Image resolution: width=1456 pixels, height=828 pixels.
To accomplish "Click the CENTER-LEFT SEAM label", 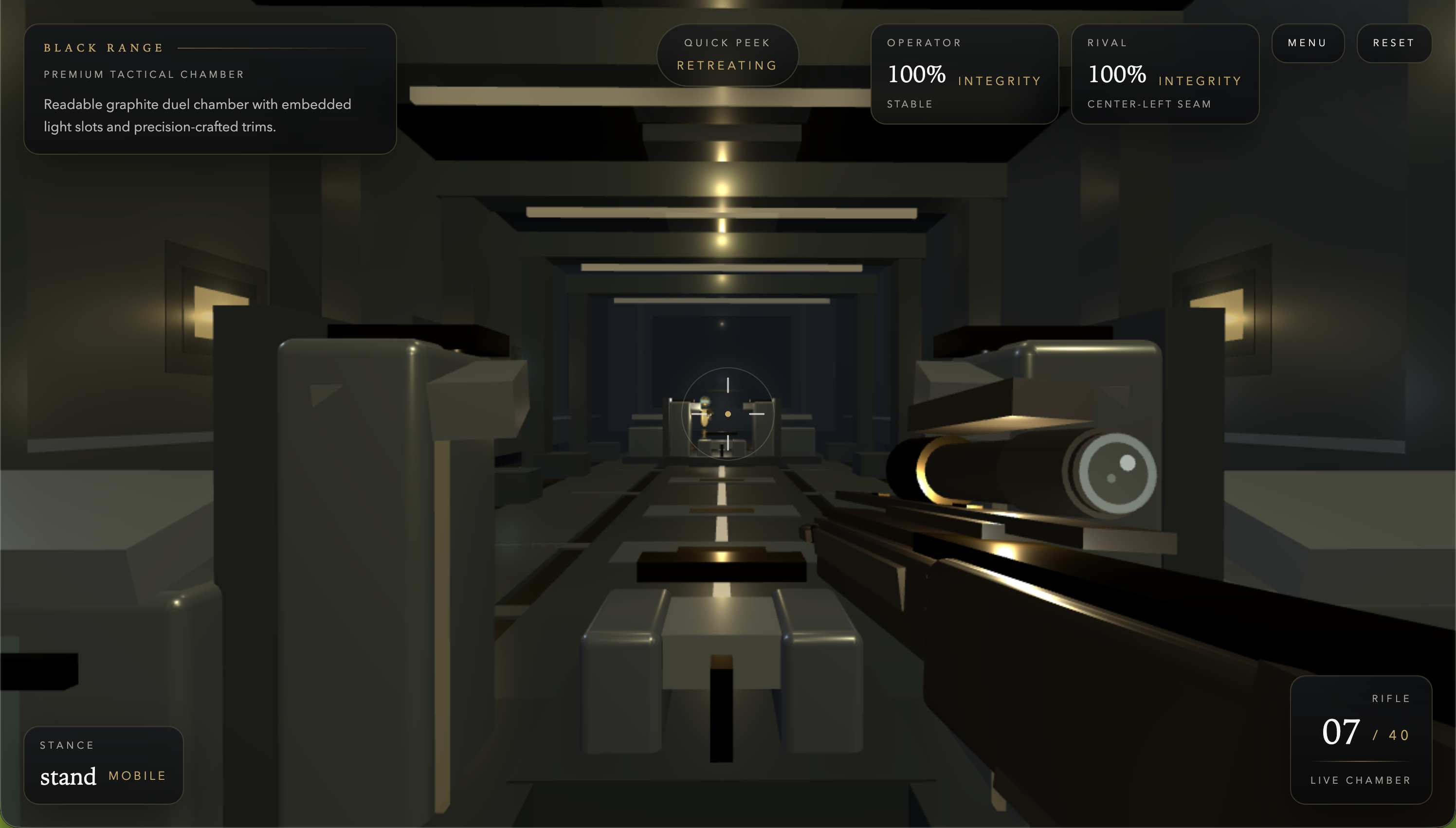I will tap(1149, 104).
